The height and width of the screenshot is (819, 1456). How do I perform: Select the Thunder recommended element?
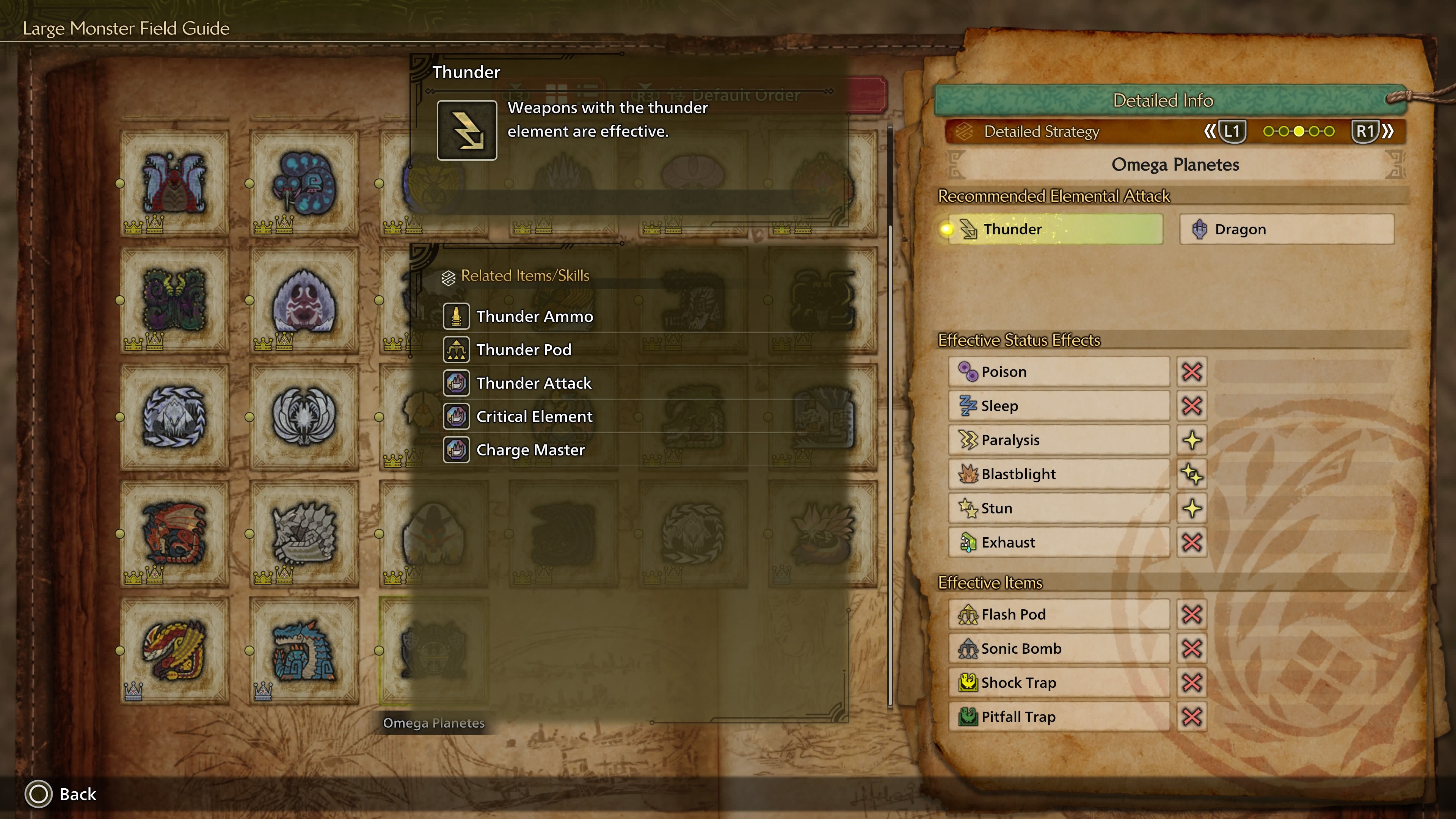(x=1055, y=229)
